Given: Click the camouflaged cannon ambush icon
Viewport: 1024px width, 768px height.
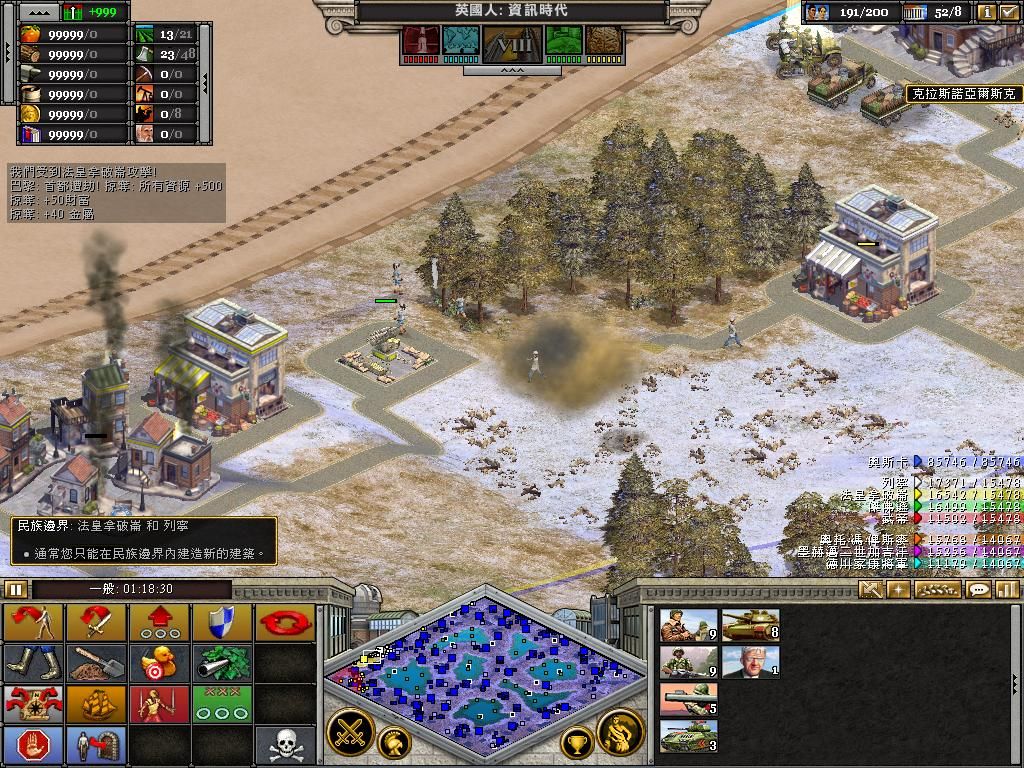Looking at the screenshot, I should coord(222,662).
